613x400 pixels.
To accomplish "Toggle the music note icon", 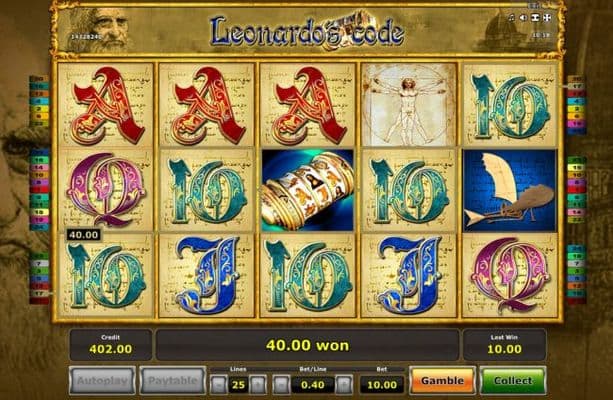I will [511, 18].
